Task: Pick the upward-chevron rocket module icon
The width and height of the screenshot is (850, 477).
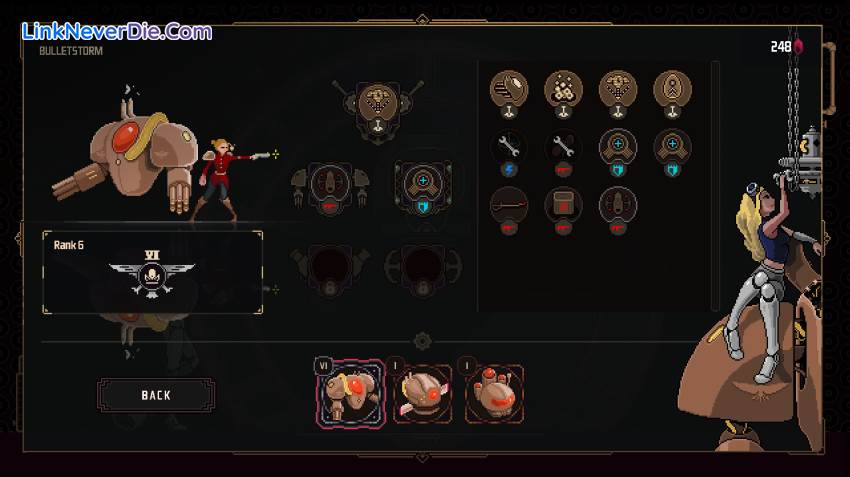Action: pyautogui.click(x=672, y=90)
